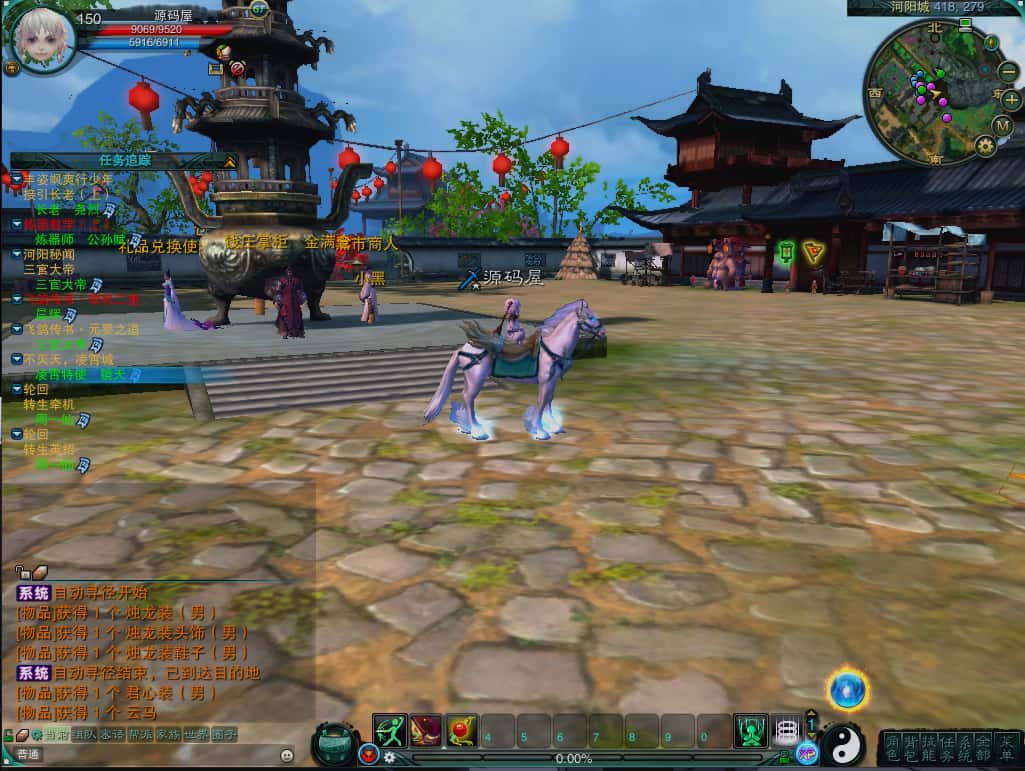Click the yin-yang emblem button

click(x=843, y=744)
